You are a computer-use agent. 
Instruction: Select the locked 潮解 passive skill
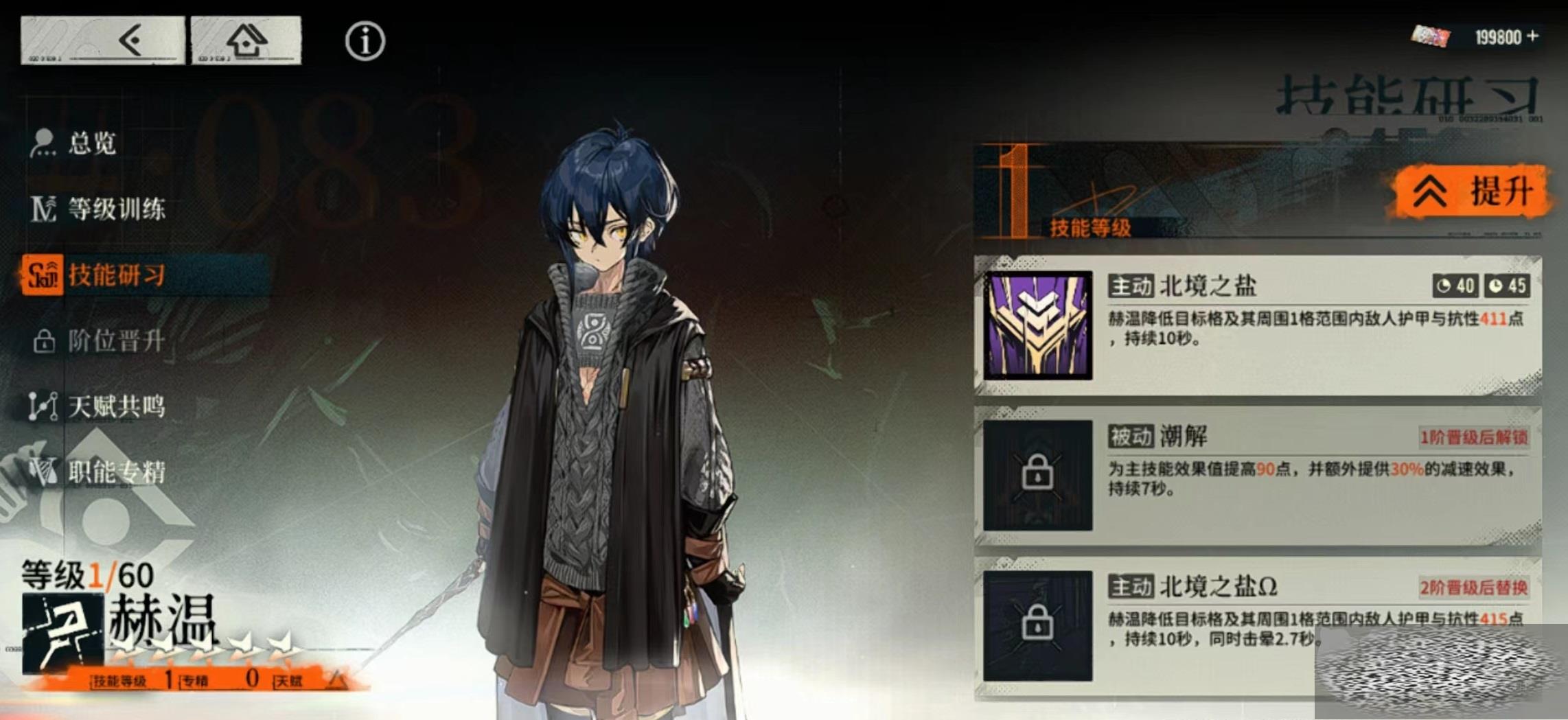tap(1037, 475)
